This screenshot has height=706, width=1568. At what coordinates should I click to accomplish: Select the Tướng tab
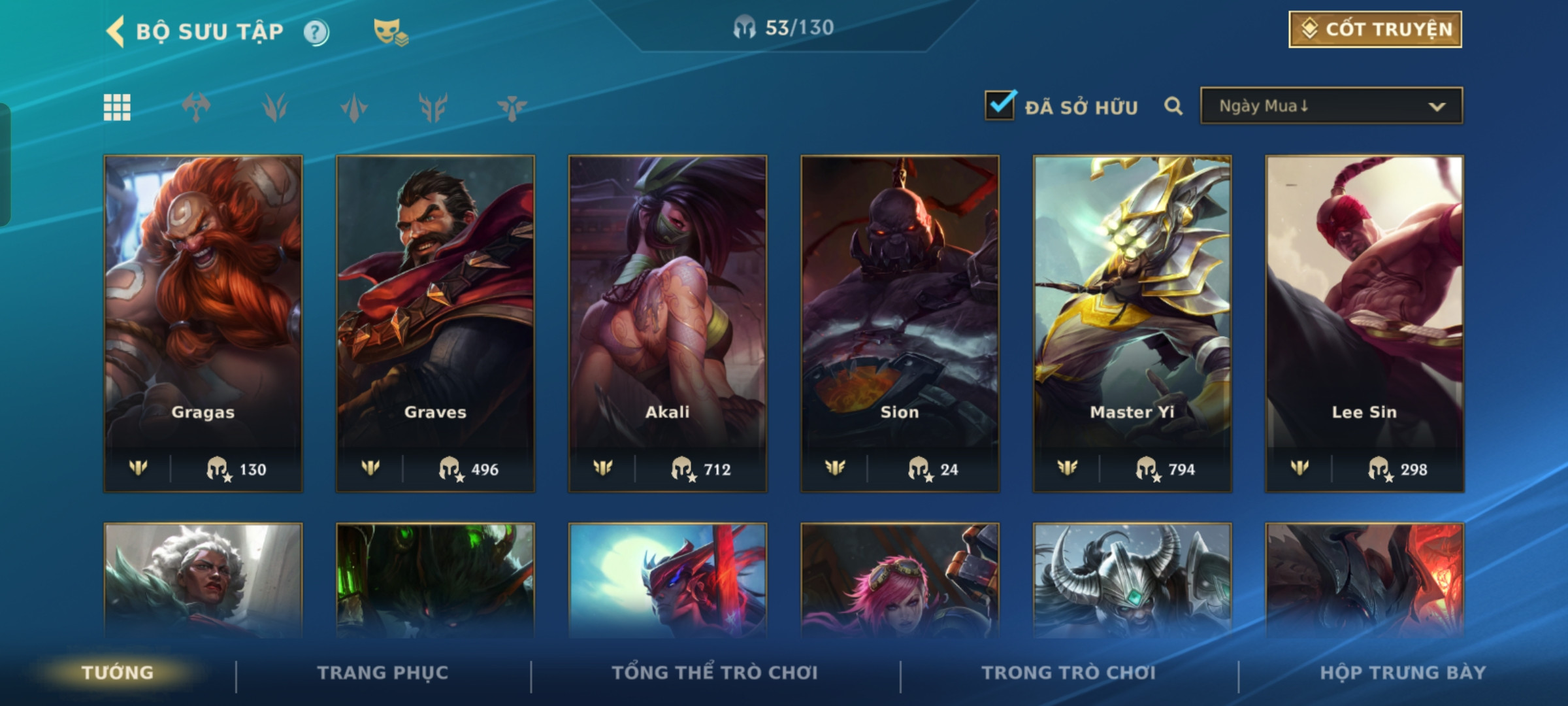click(x=118, y=673)
